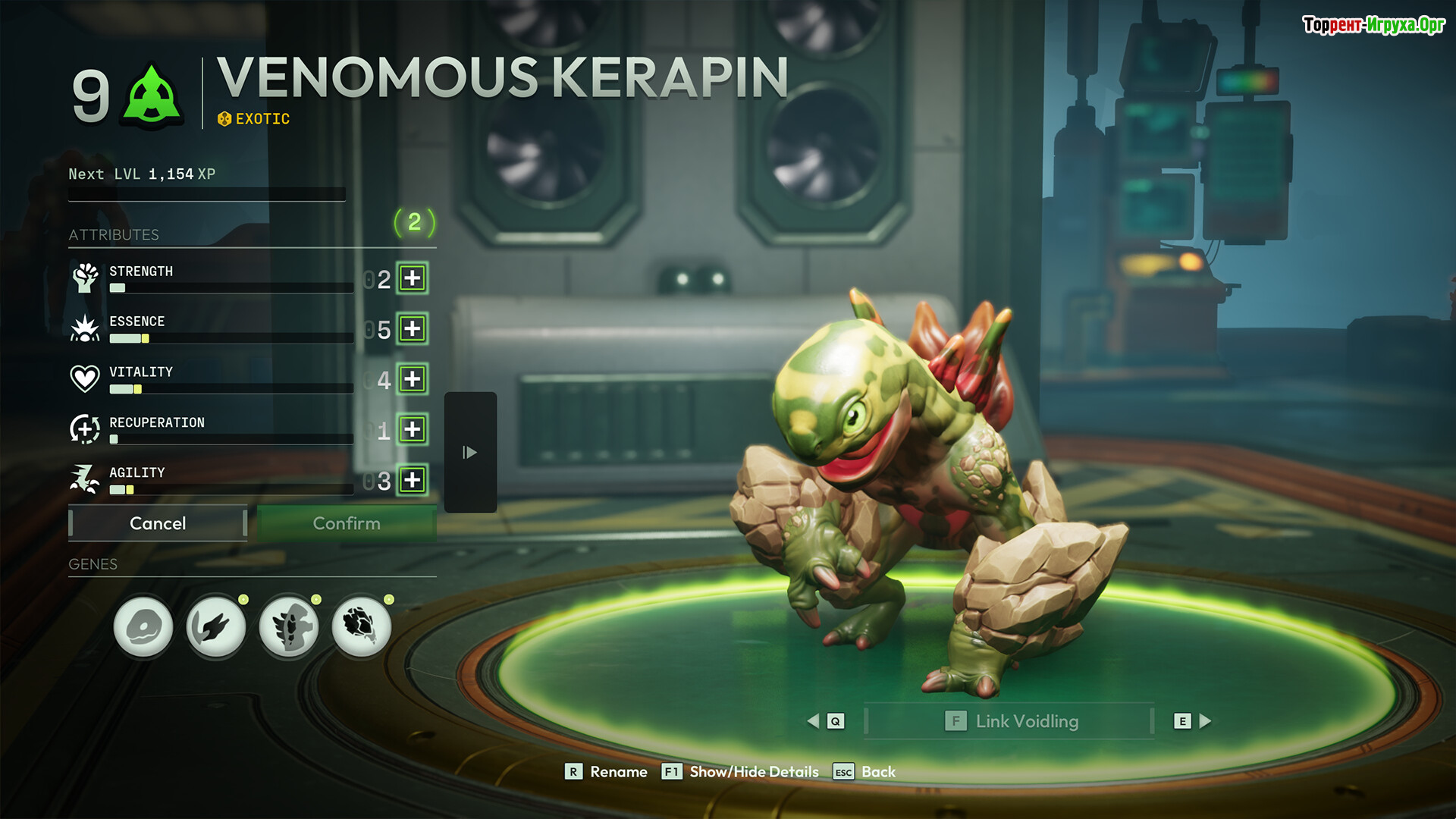
Task: Select the spiked back gene icon
Action: [289, 626]
